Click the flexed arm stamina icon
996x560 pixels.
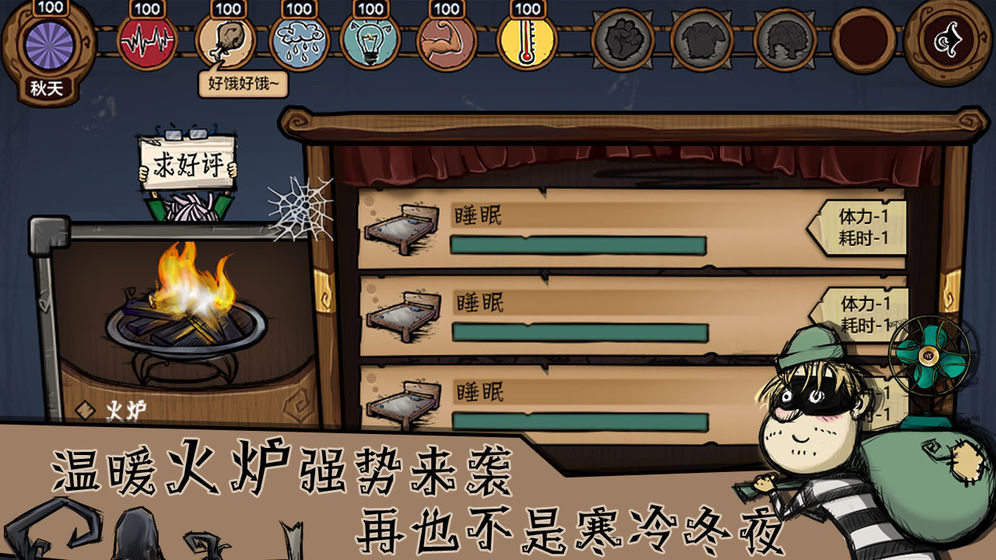pyautogui.click(x=446, y=41)
